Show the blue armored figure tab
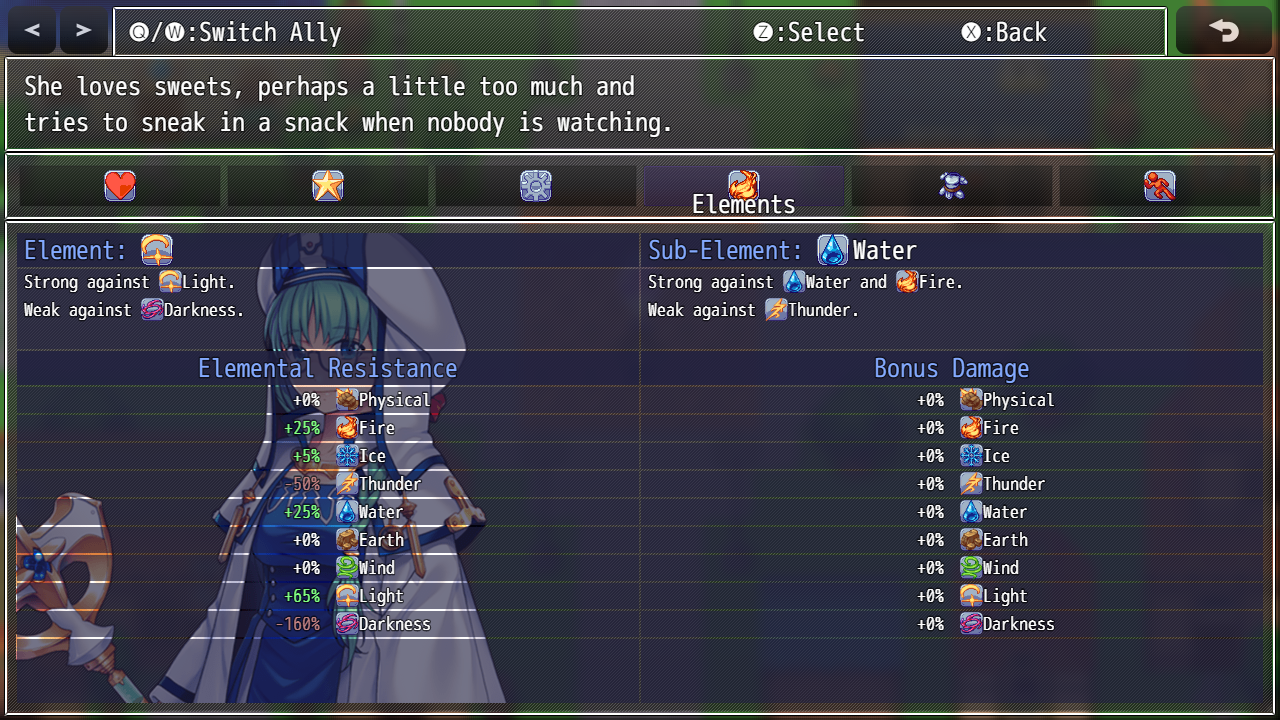Image resolution: width=1280 pixels, height=720 pixels. 952,186
